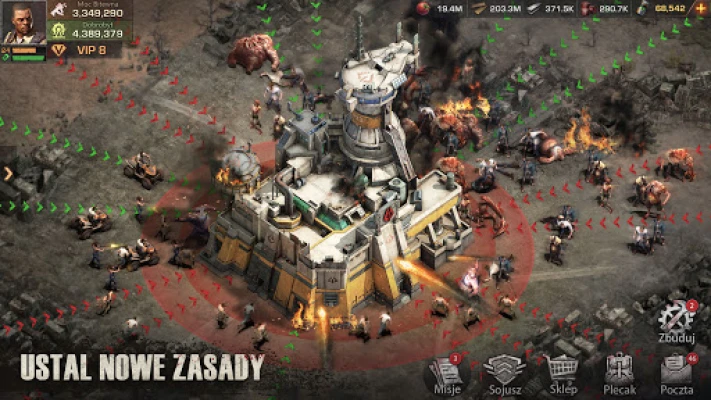Open the Sojusz alliance menu
The image size is (711, 400).
click(x=504, y=372)
